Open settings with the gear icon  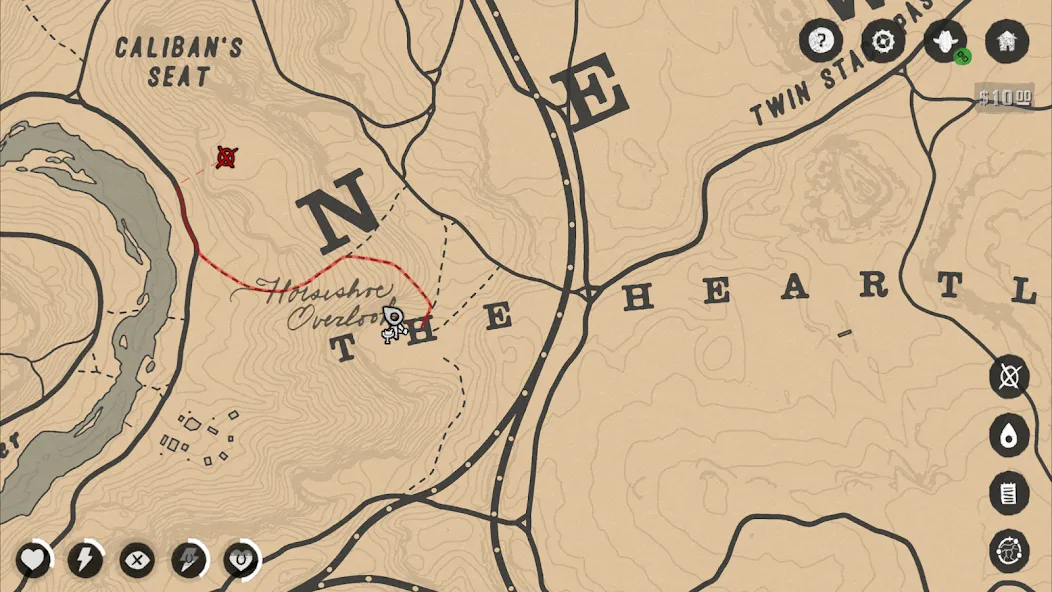(883, 41)
